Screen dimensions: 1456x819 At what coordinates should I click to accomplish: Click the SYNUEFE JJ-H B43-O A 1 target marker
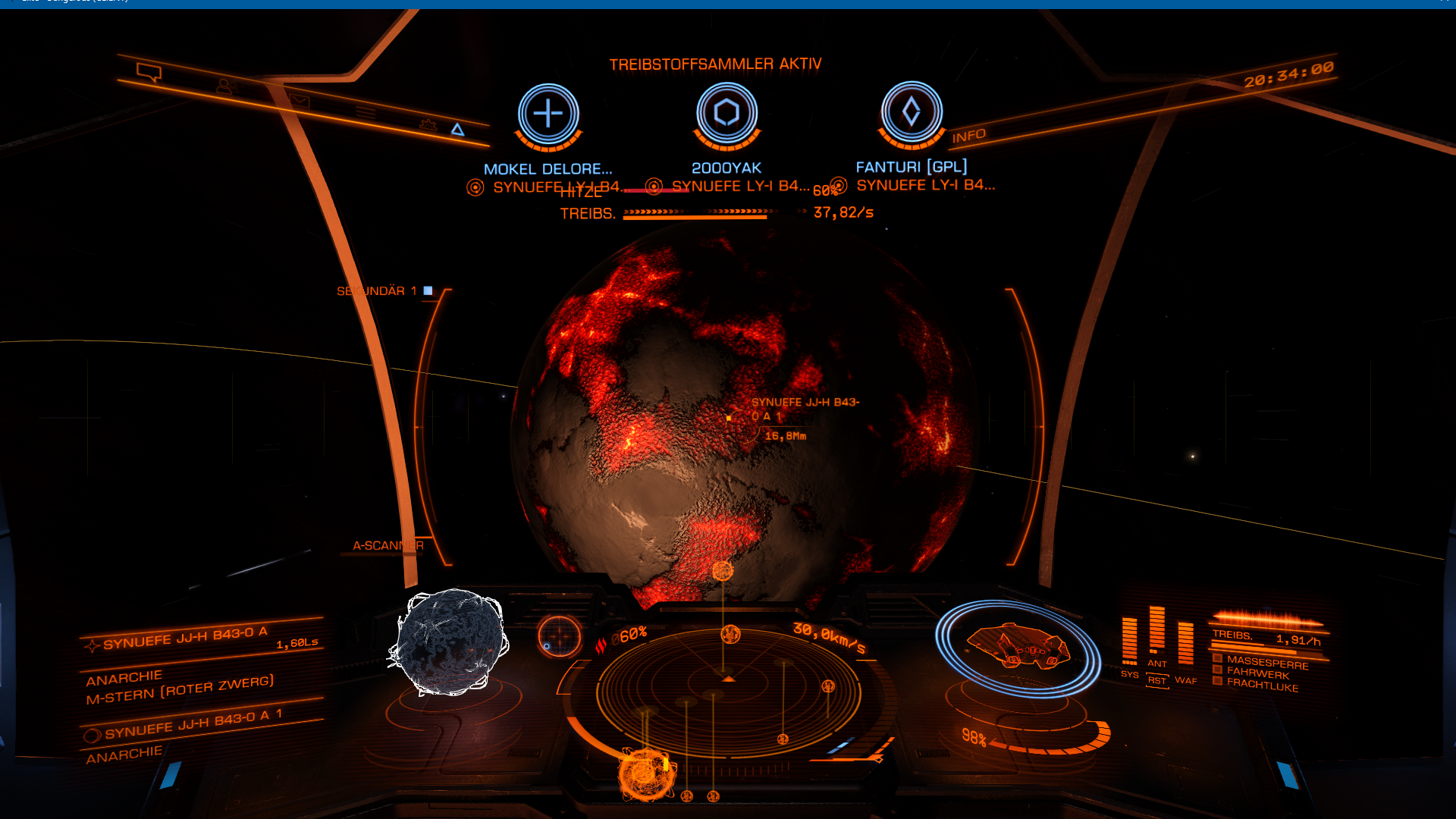click(x=729, y=418)
